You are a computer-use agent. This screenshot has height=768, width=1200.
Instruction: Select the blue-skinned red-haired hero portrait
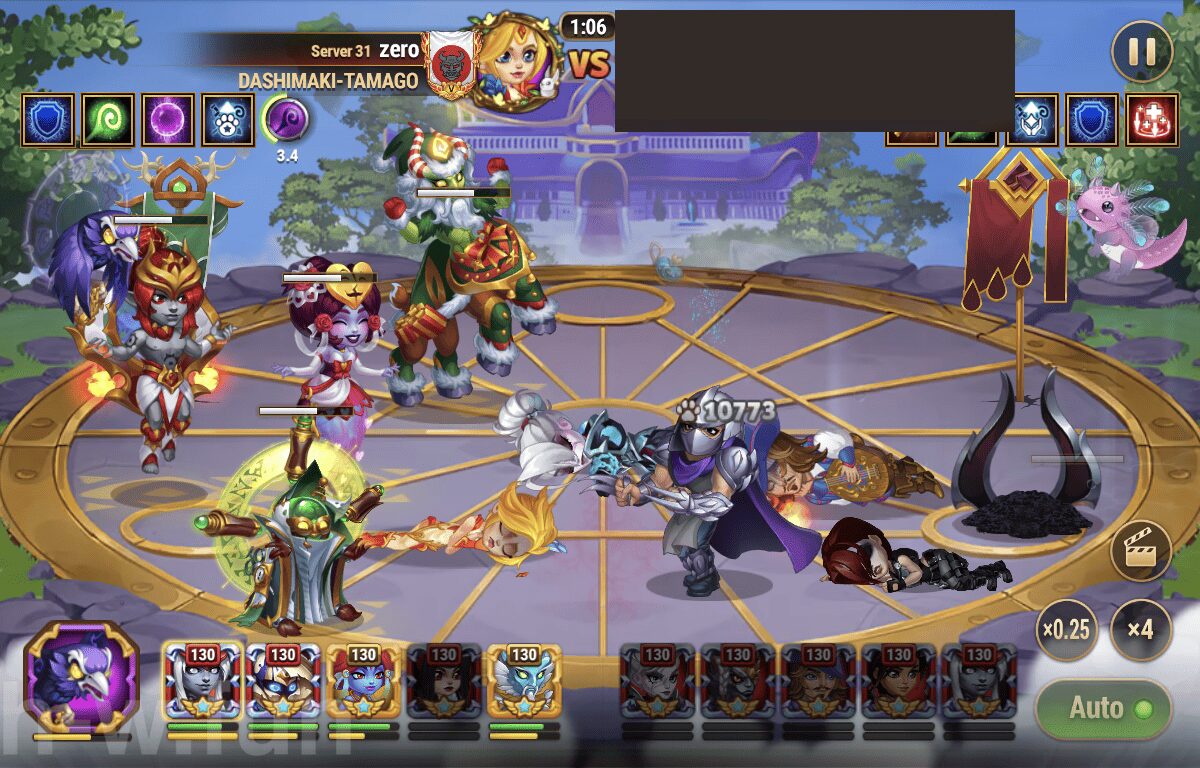coord(364,682)
